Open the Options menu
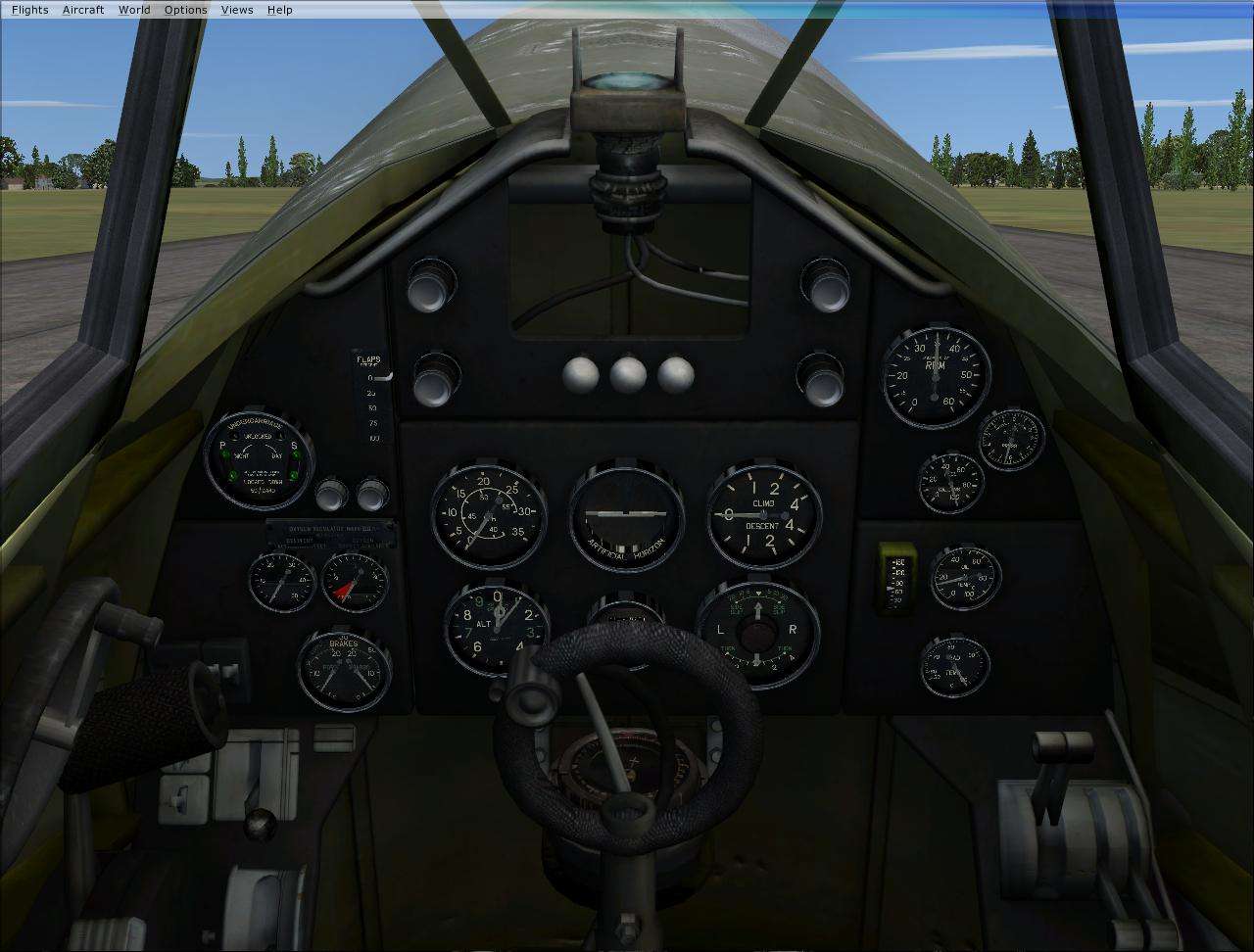The height and width of the screenshot is (952, 1254). pyautogui.click(x=185, y=9)
